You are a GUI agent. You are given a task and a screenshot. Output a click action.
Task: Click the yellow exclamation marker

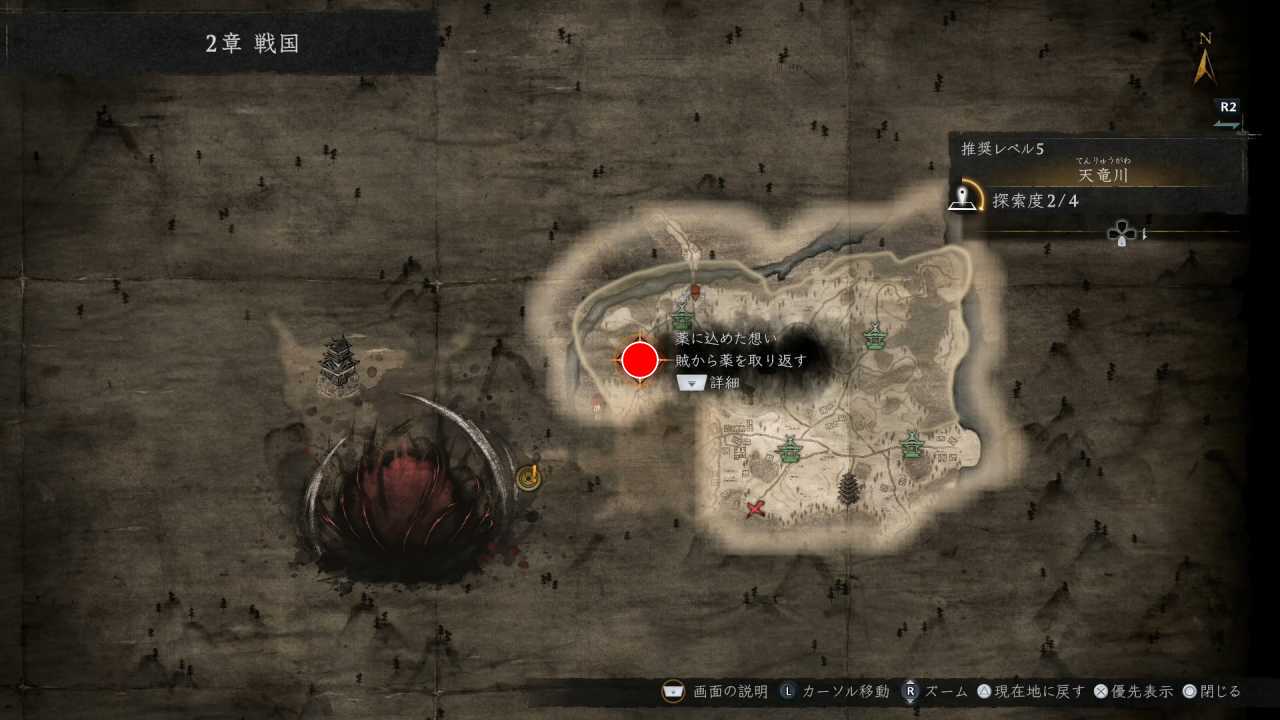click(x=528, y=477)
